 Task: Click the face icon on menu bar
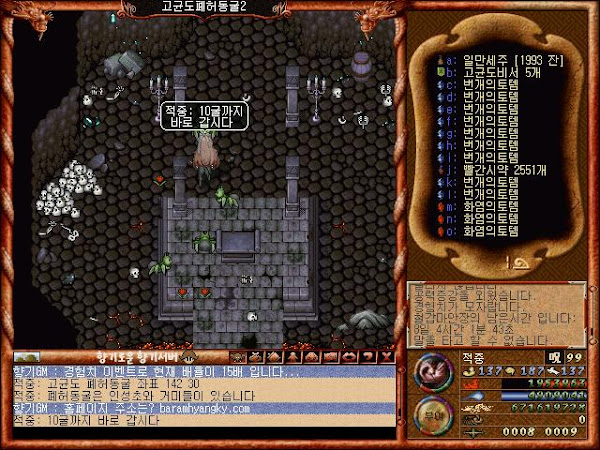coord(238,356)
